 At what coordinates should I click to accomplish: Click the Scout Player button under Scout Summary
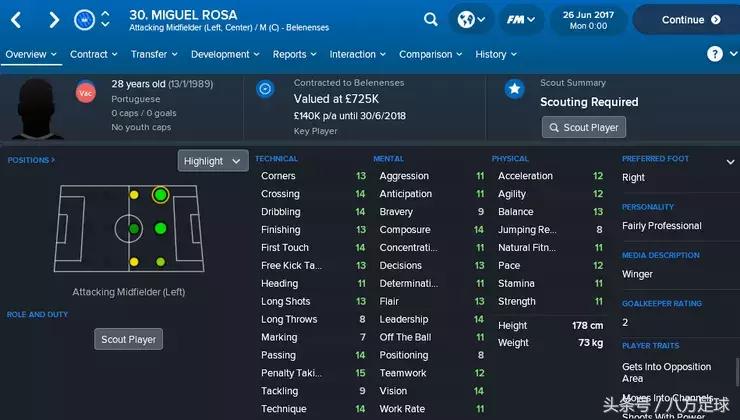[584, 127]
